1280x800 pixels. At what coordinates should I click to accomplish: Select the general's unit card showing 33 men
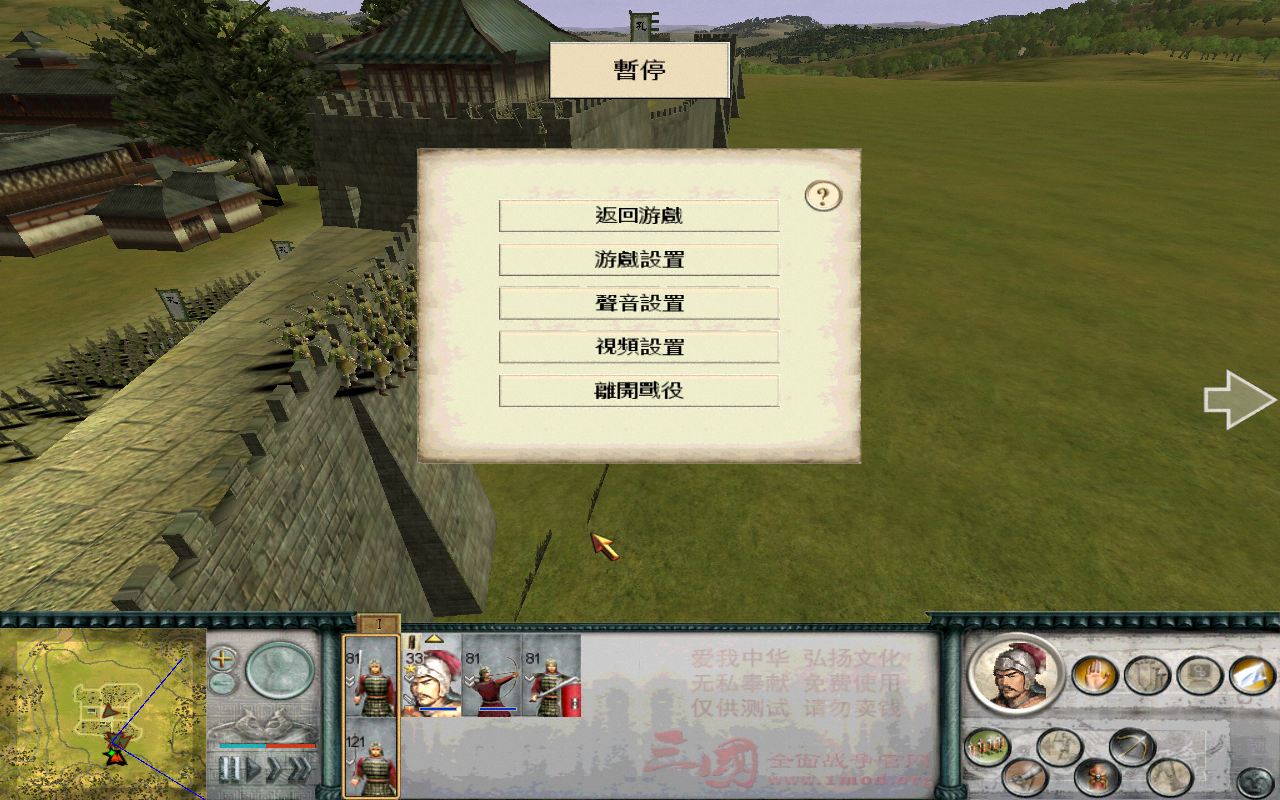(x=432, y=683)
